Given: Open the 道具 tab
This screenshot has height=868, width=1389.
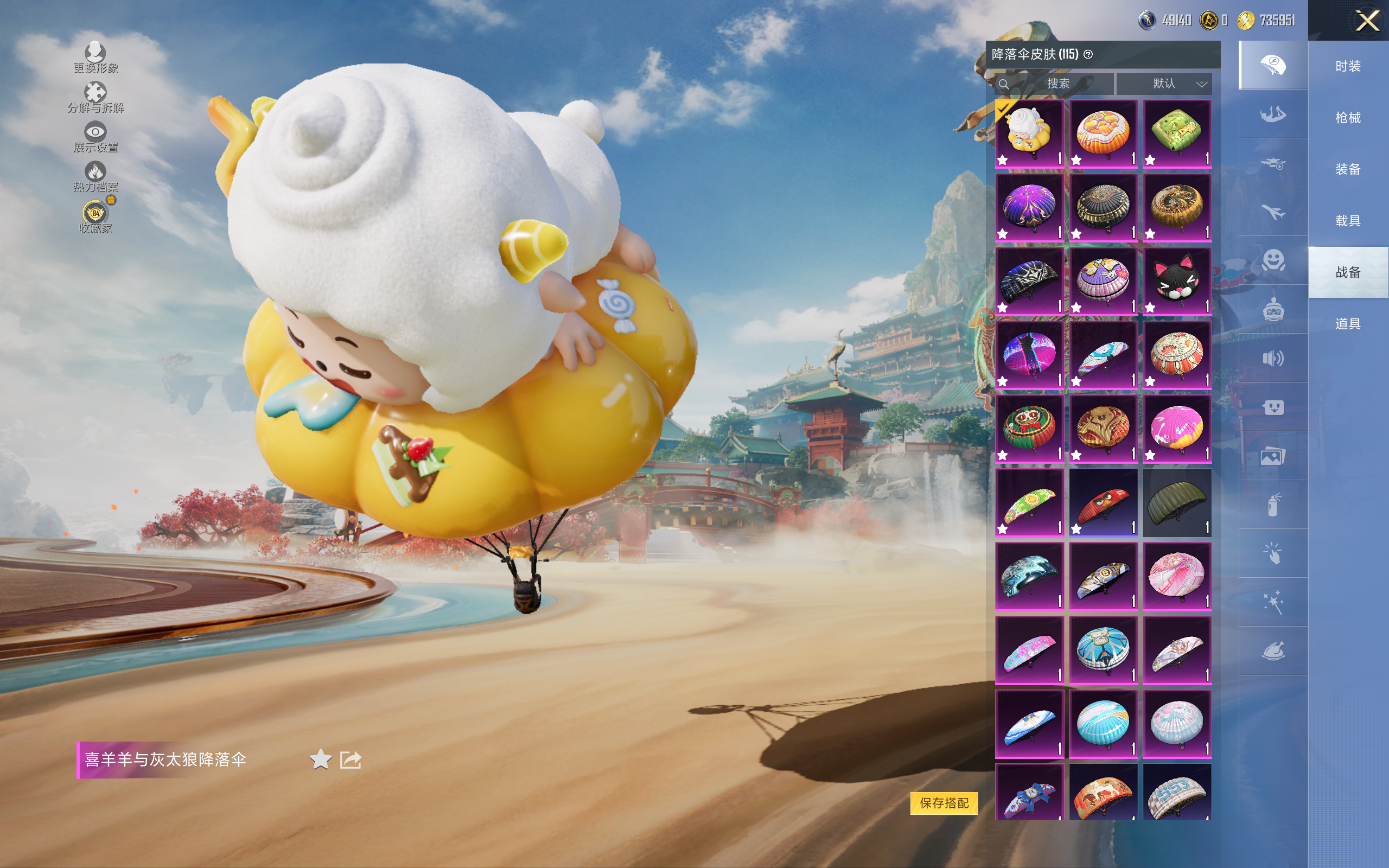Looking at the screenshot, I should pos(1348,324).
